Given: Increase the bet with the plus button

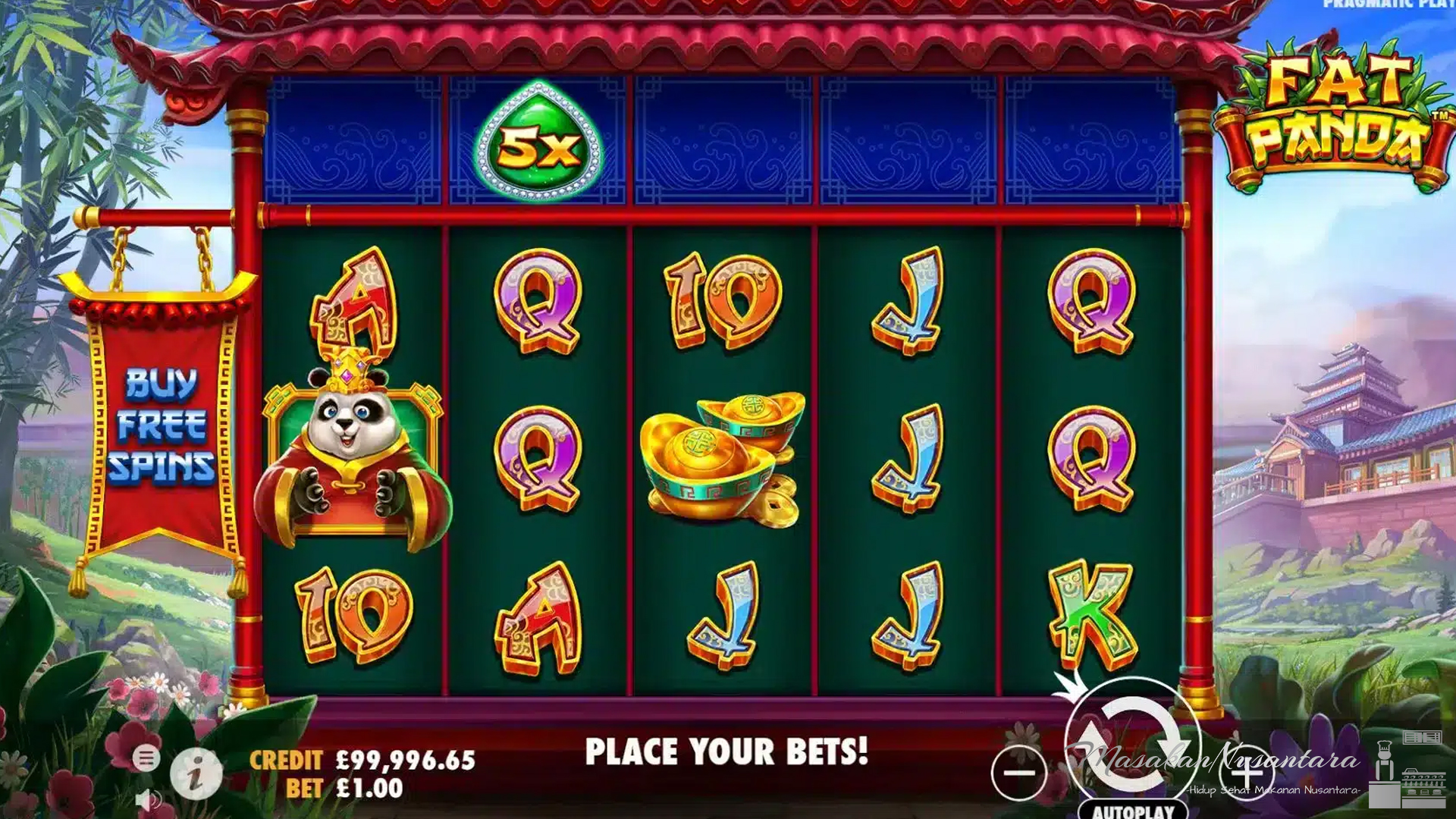Looking at the screenshot, I should click(x=1246, y=773).
